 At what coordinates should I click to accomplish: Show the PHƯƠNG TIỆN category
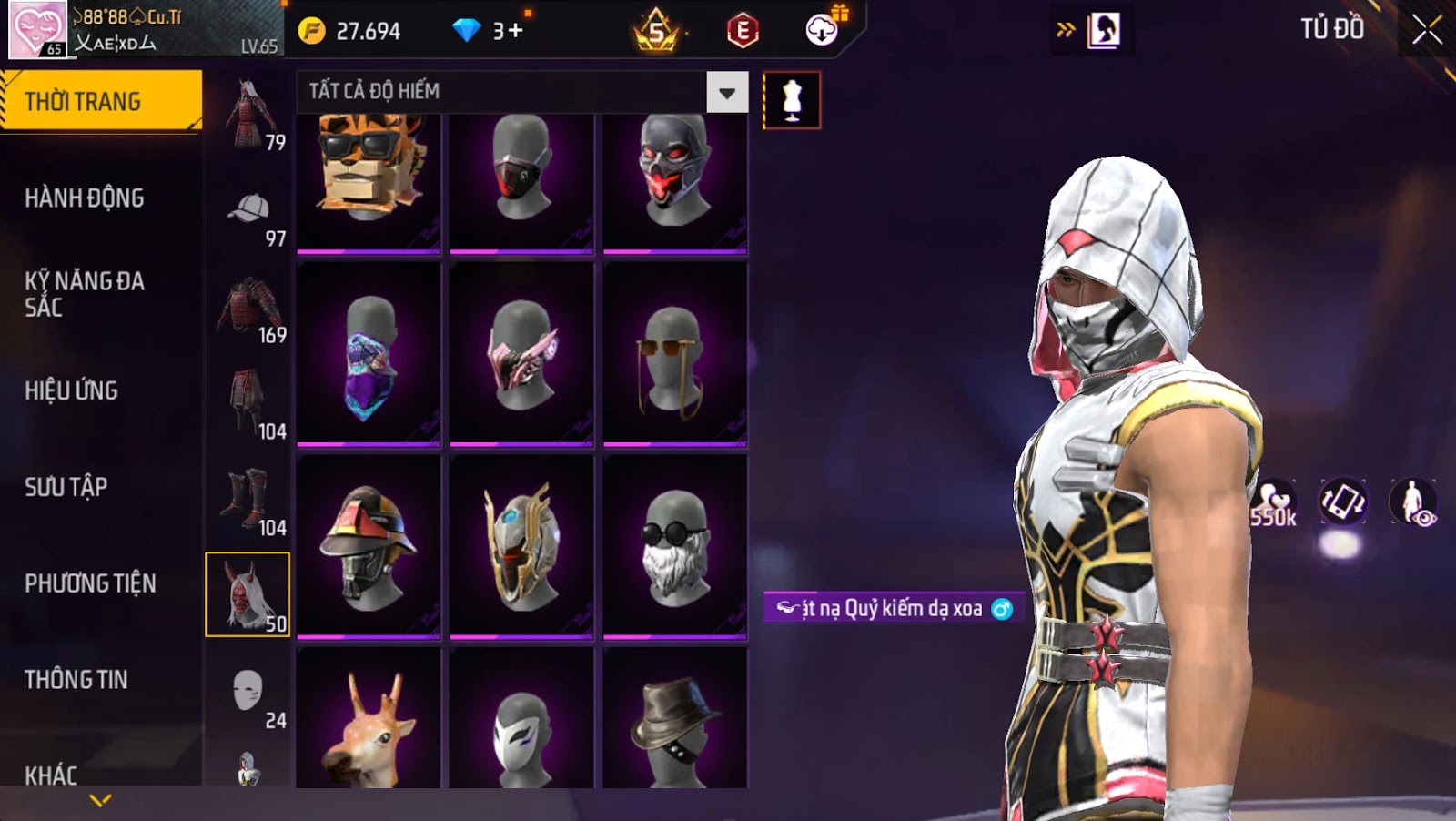pos(90,583)
